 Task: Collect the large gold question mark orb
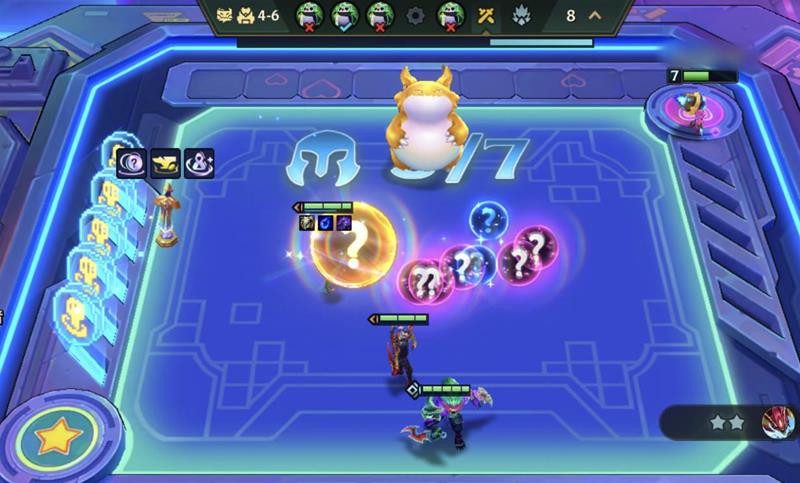point(353,244)
